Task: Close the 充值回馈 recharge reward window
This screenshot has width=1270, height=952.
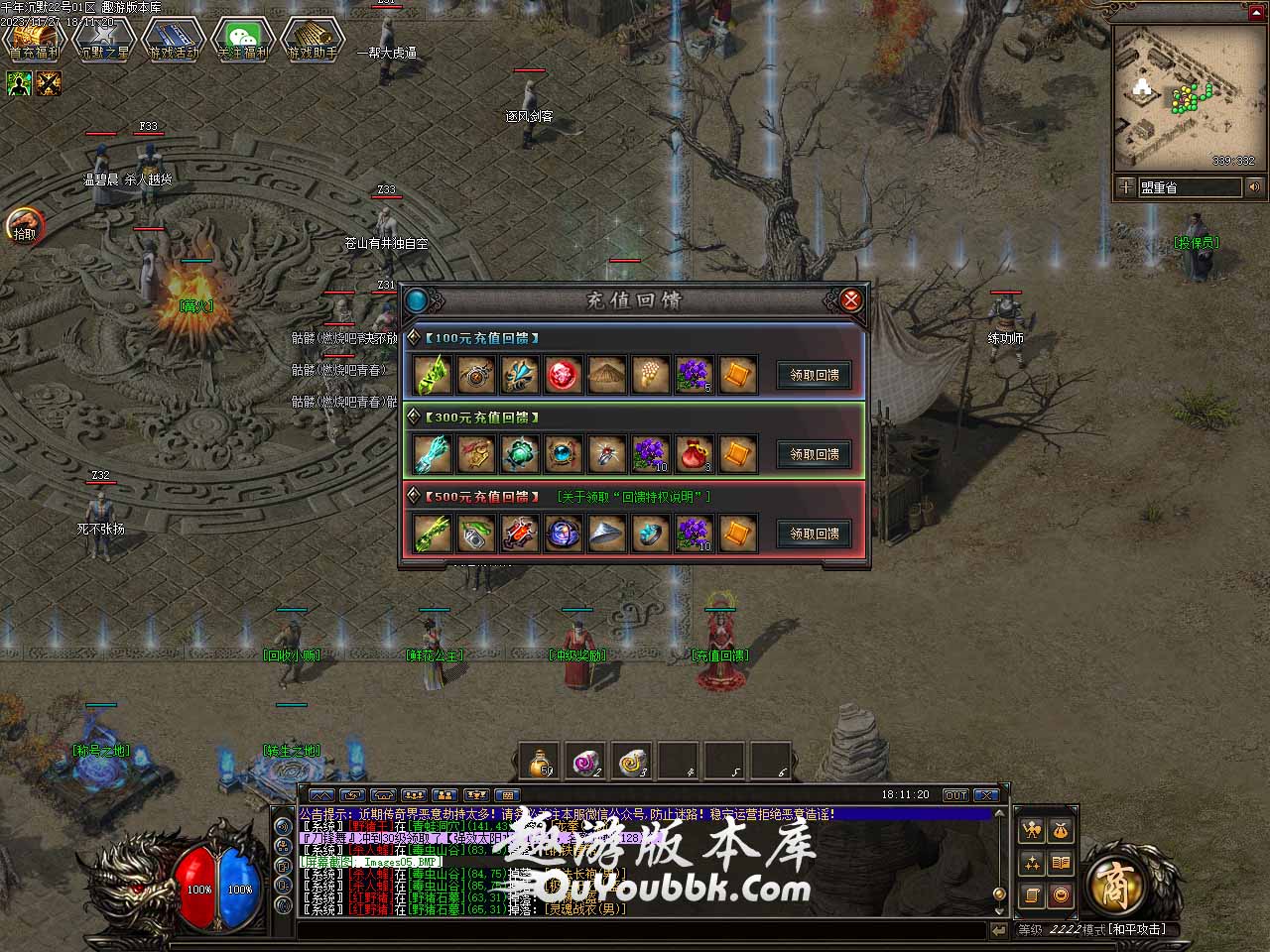Action: click(x=850, y=299)
